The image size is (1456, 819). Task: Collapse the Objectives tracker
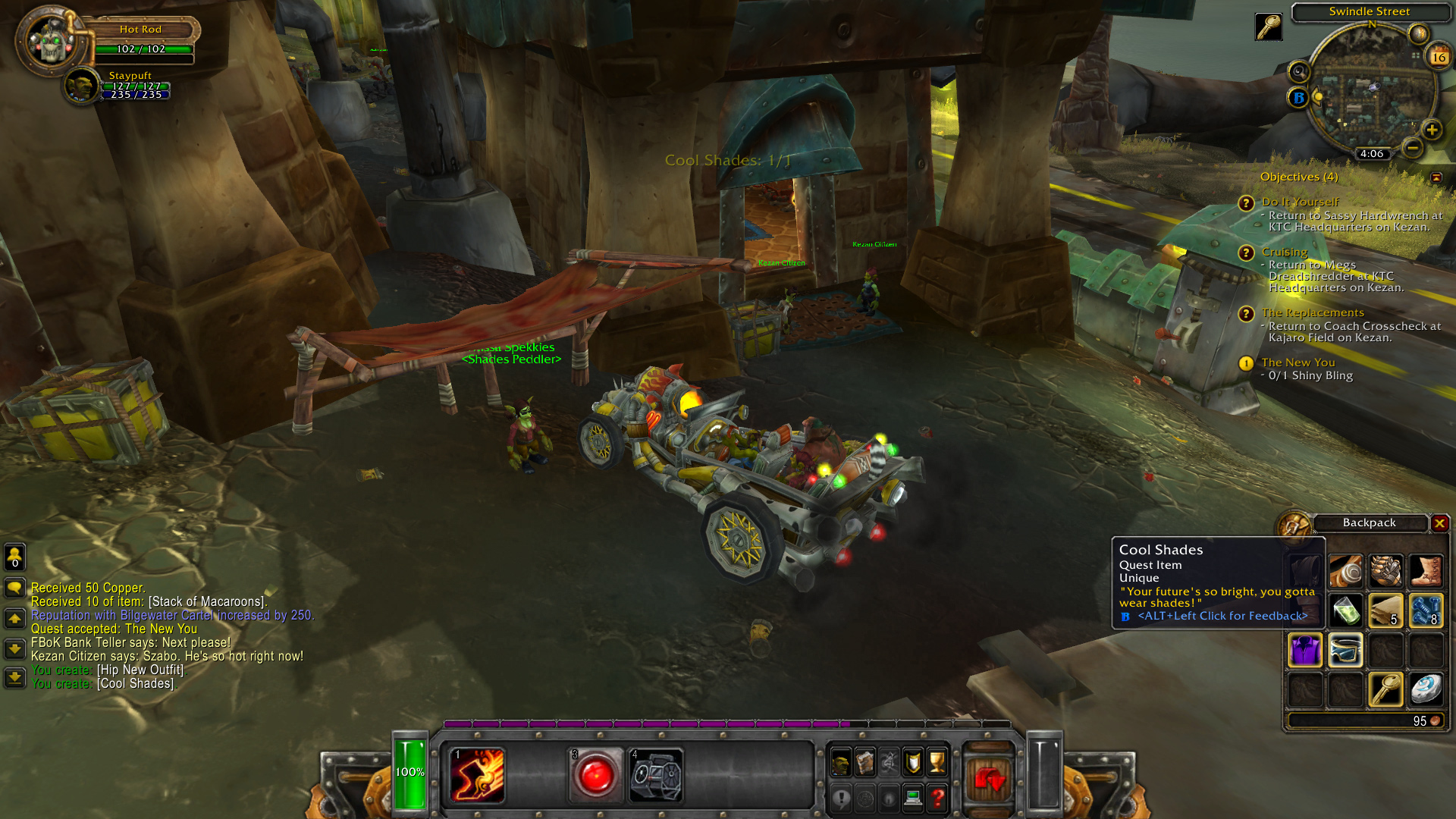1436,177
